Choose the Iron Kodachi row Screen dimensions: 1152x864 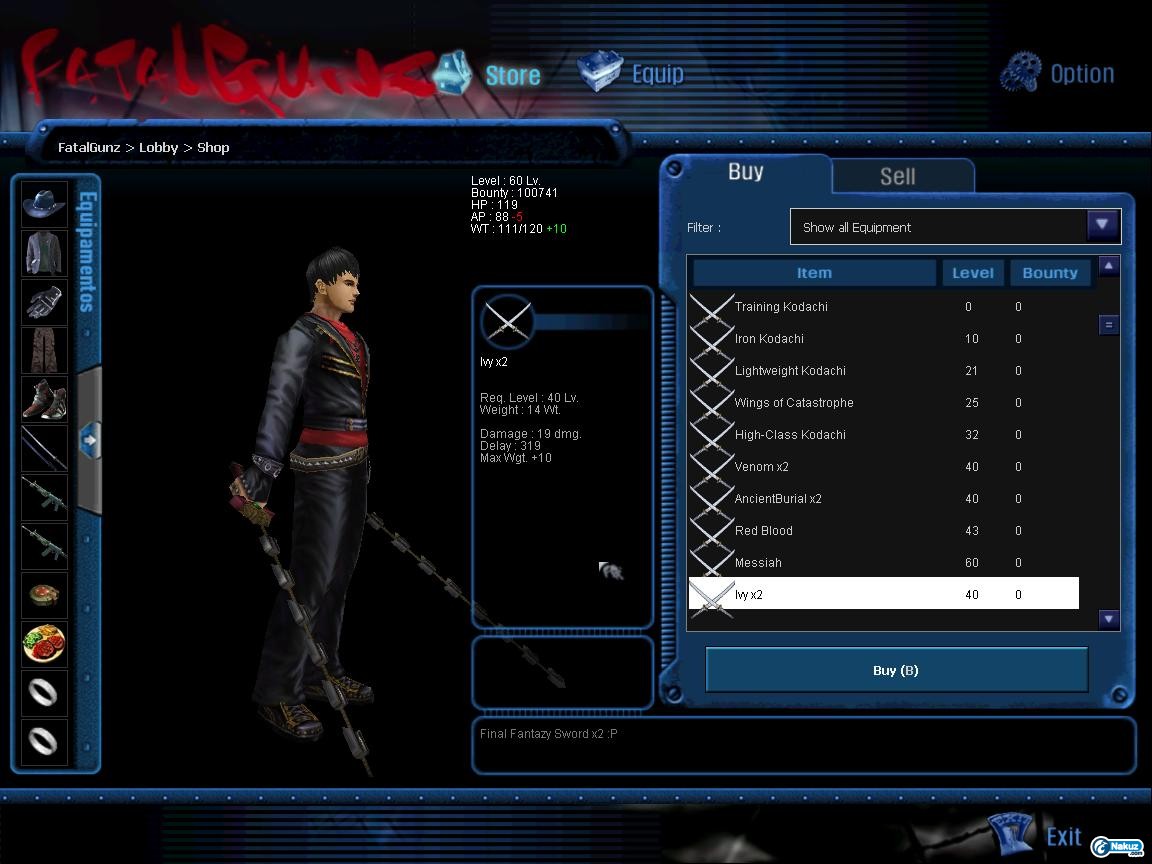769,339
